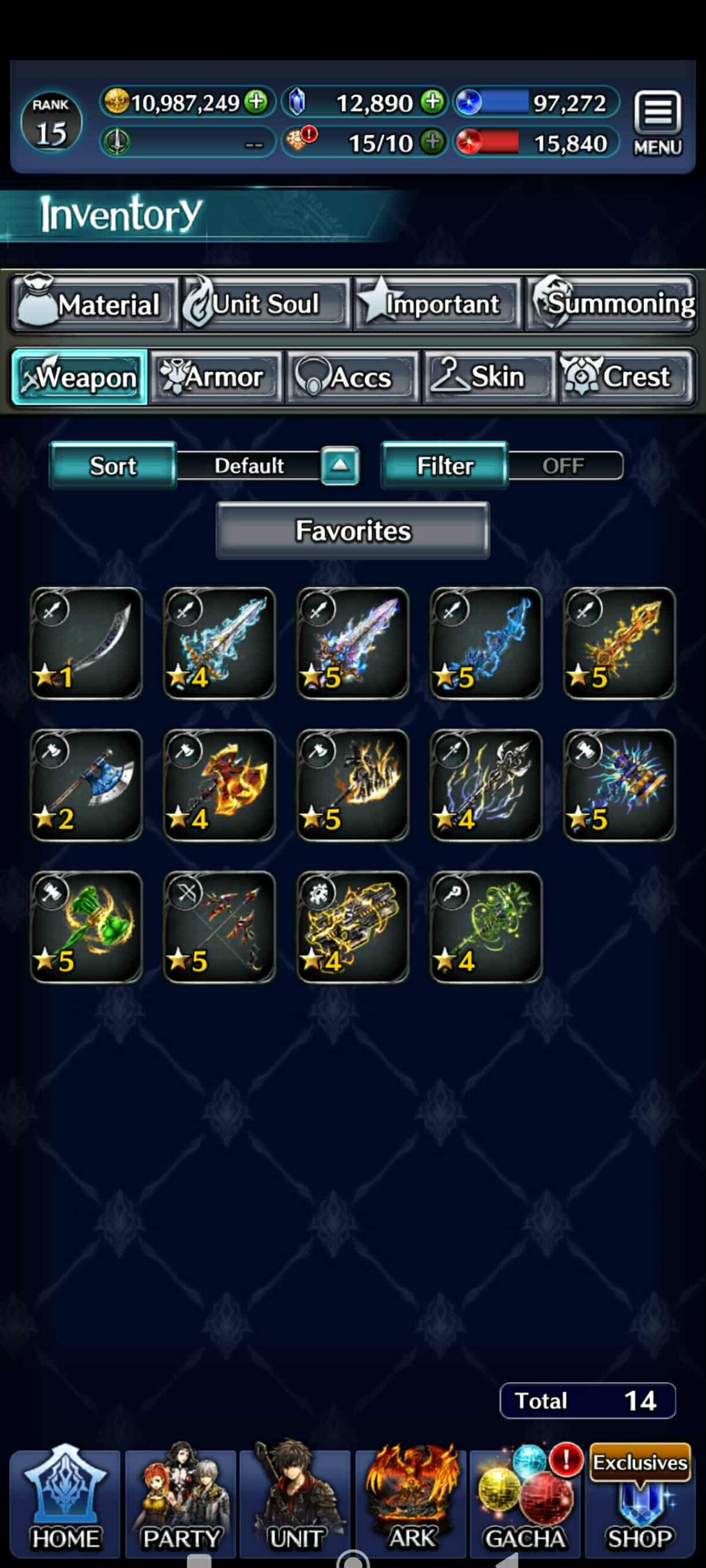Show the Summoning tab
Image resolution: width=706 pixels, height=1568 pixels.
612,304
